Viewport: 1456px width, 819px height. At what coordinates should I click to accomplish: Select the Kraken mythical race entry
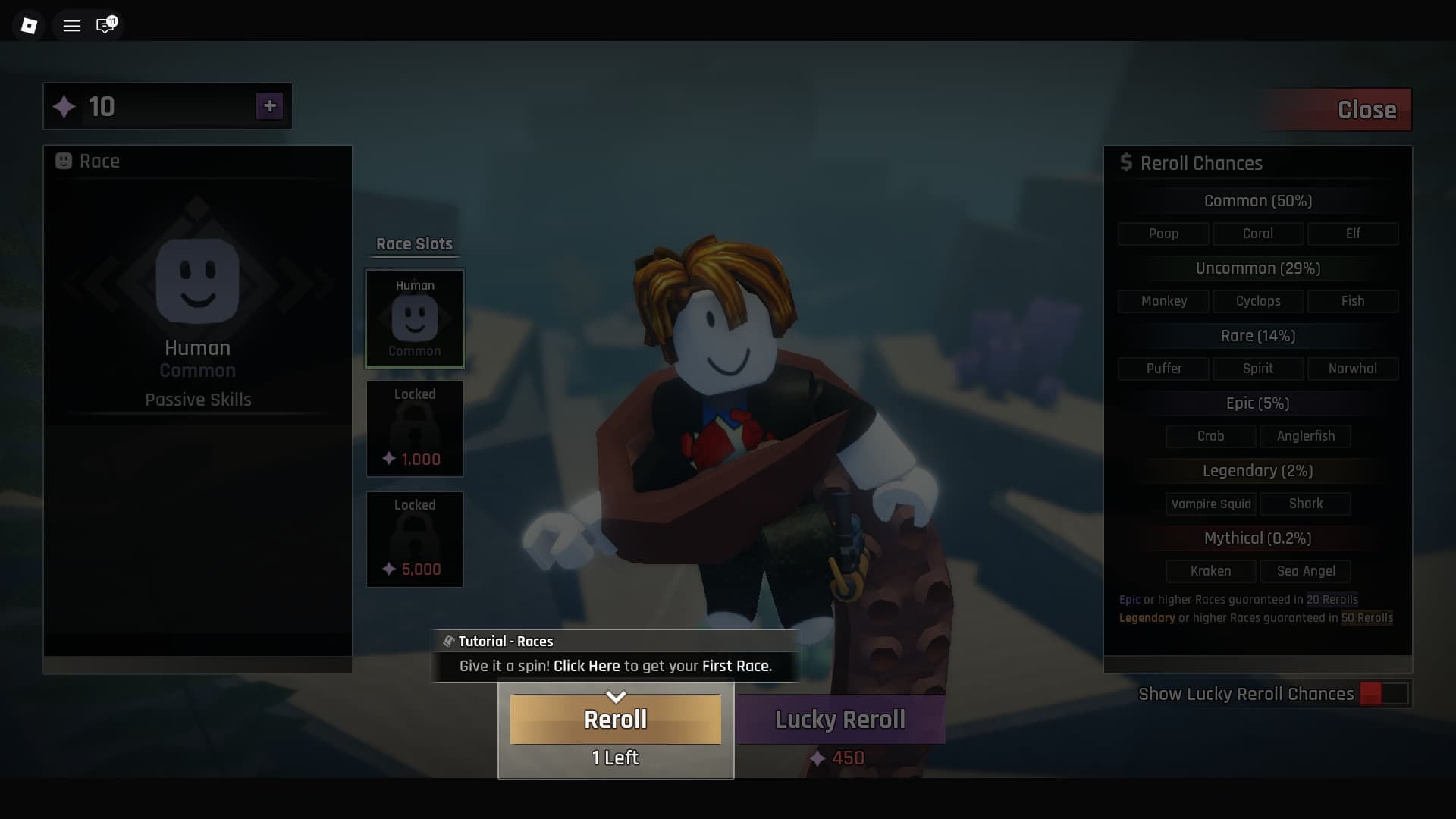pos(1210,571)
